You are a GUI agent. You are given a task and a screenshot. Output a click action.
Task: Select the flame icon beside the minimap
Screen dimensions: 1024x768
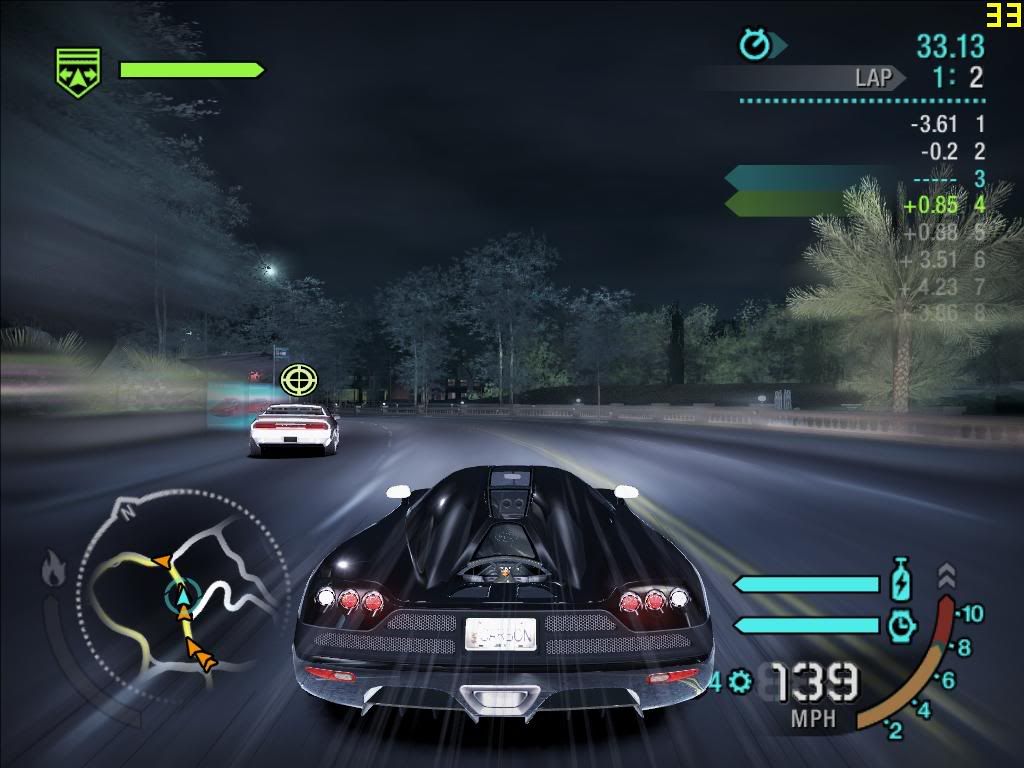(x=52, y=571)
